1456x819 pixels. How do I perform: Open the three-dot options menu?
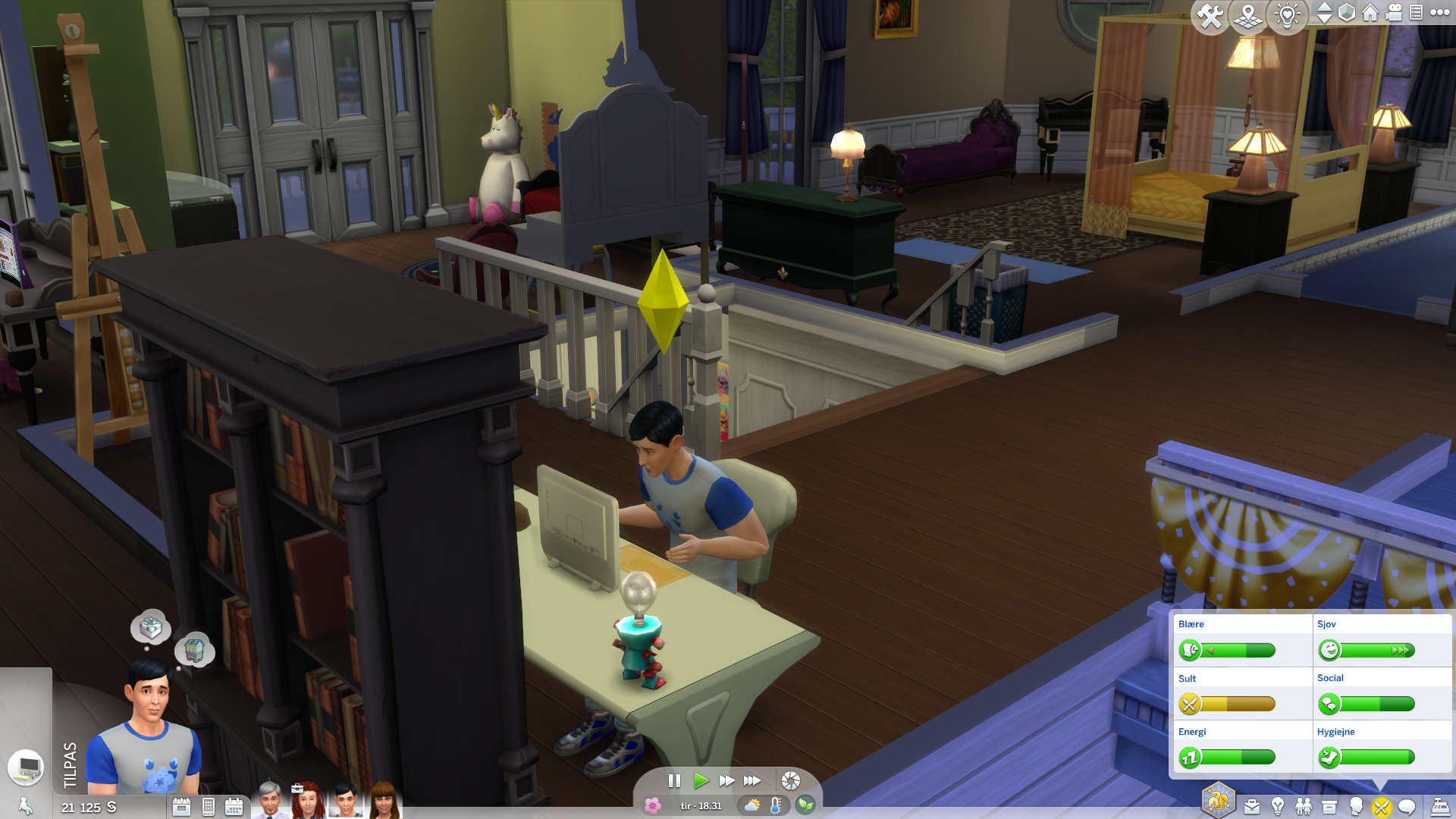1440,13
